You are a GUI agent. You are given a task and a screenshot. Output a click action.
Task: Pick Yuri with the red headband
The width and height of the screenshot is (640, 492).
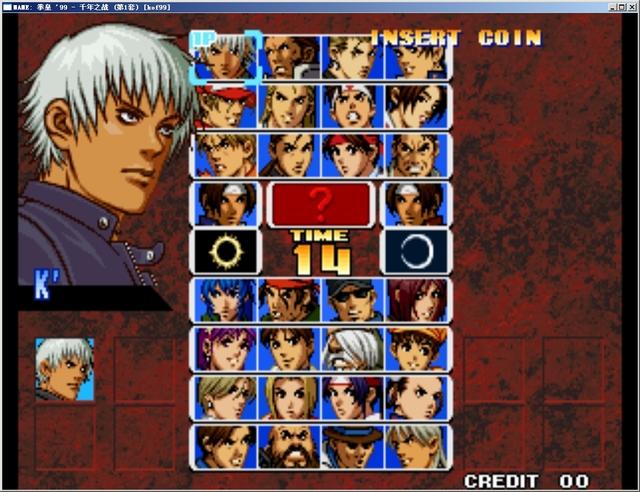(x=353, y=155)
